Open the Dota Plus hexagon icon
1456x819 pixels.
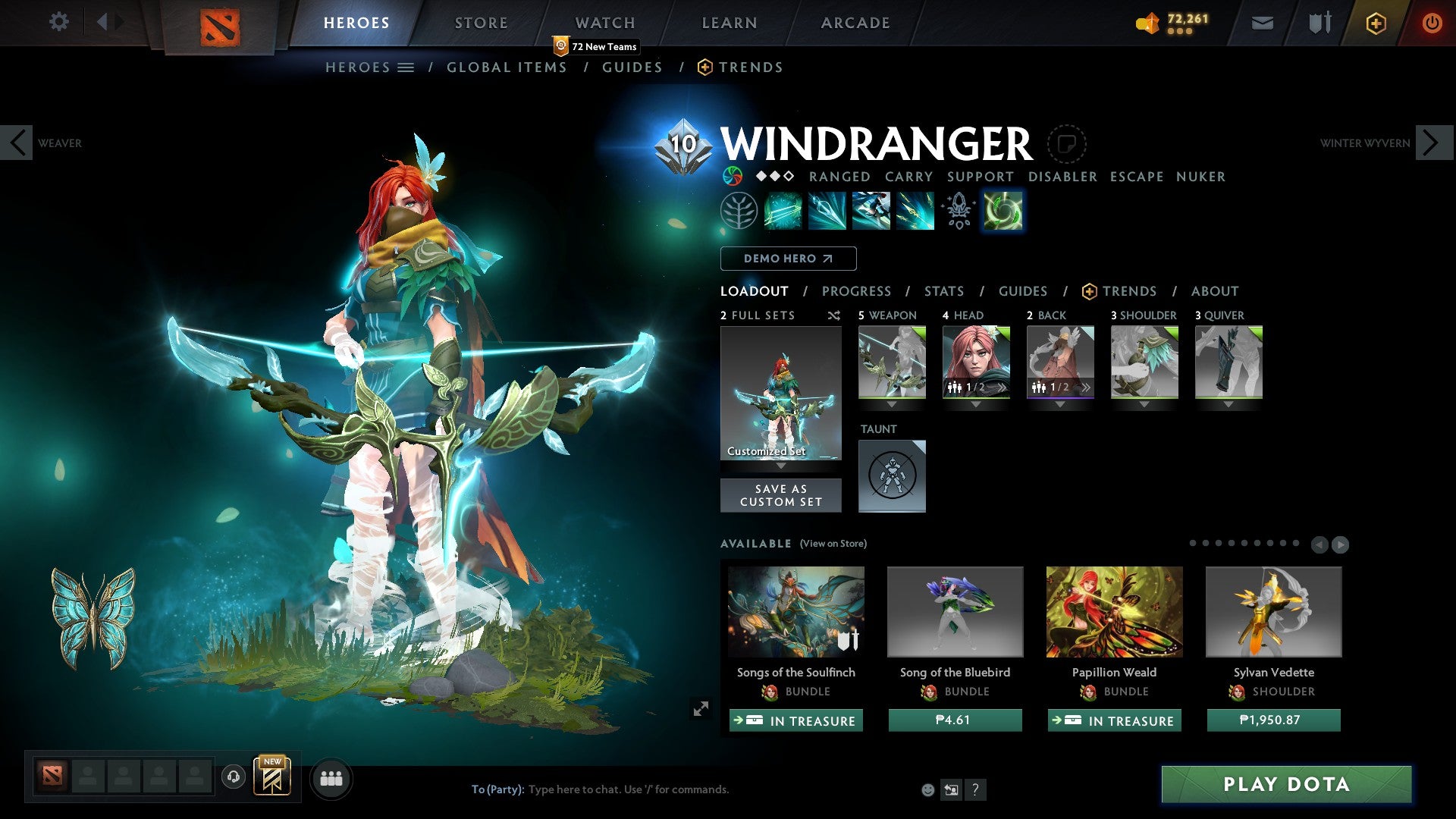click(x=1375, y=23)
